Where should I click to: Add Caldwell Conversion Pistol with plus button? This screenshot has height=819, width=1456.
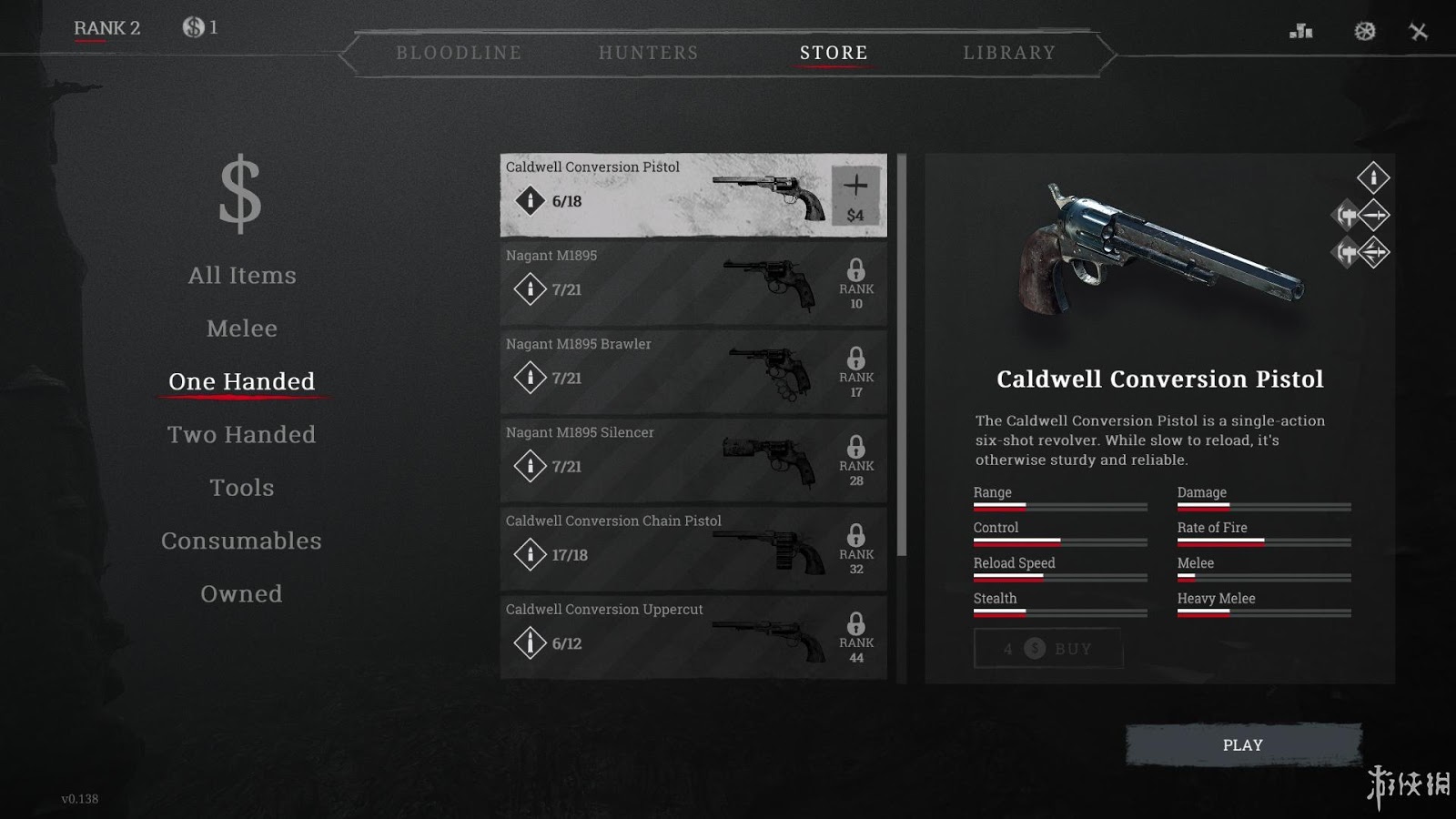coord(855,196)
